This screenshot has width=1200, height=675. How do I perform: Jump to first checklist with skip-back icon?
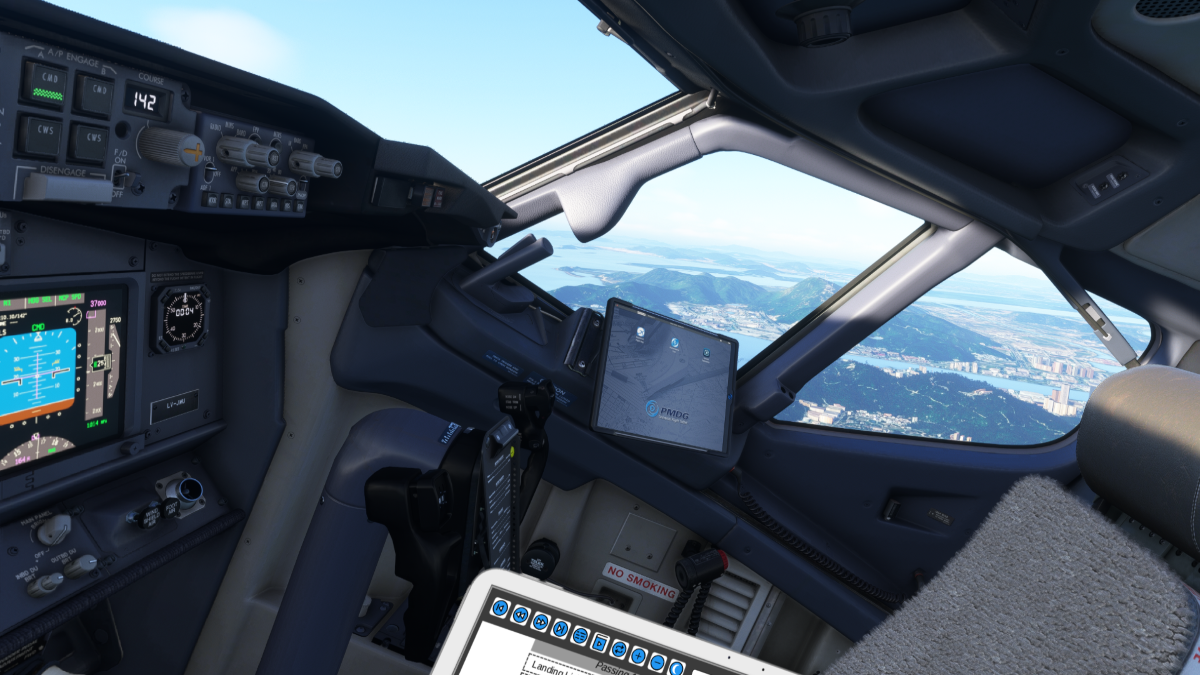pos(501,609)
